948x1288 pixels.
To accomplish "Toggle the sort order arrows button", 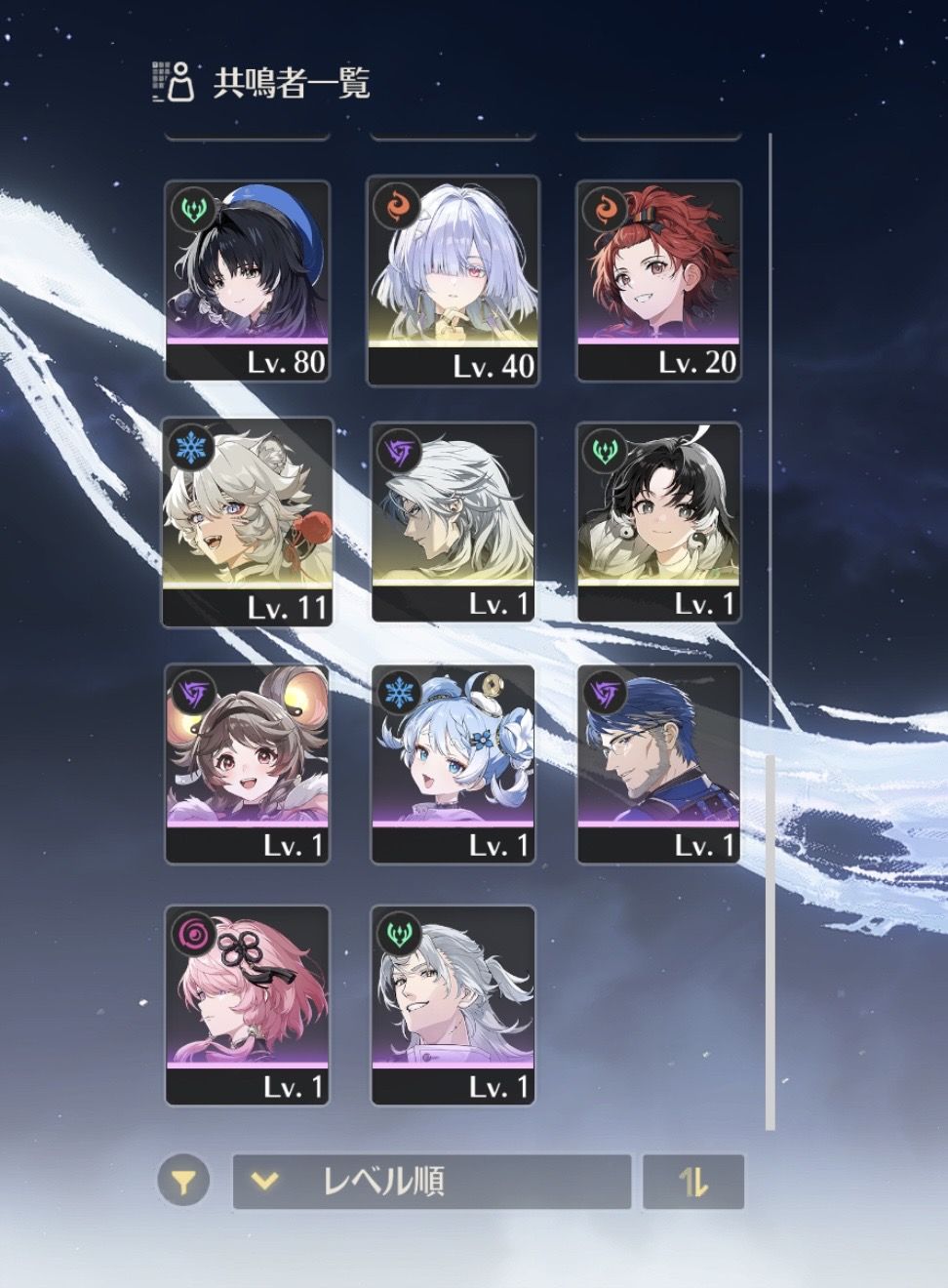I will pyautogui.click(x=693, y=1183).
